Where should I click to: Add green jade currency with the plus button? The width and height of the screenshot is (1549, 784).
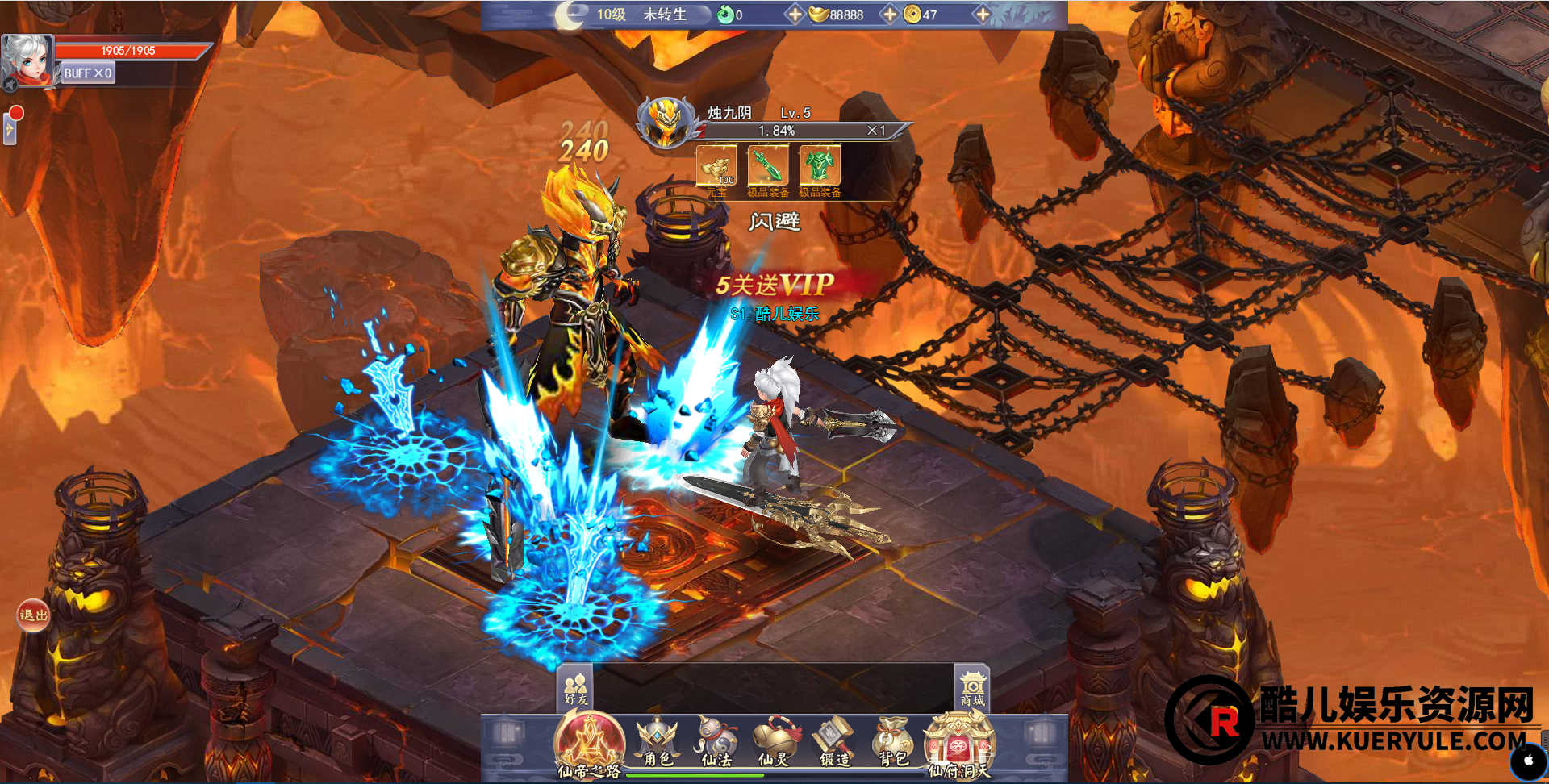[x=794, y=15]
